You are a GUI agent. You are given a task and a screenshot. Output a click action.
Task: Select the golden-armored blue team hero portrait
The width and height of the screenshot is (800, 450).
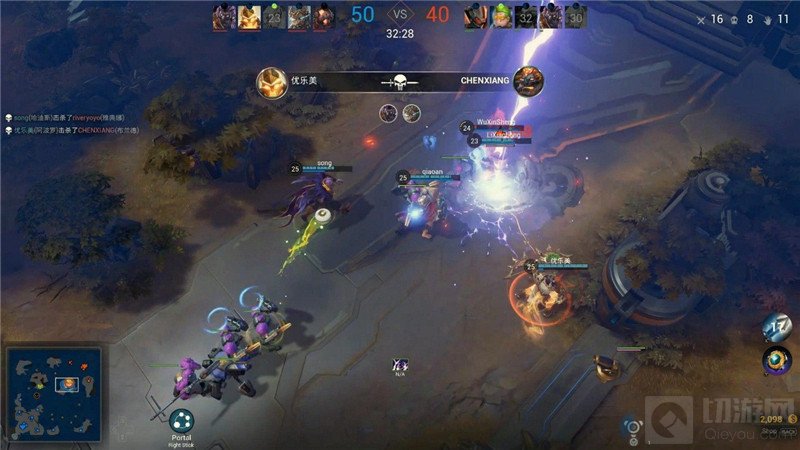[x=248, y=16]
